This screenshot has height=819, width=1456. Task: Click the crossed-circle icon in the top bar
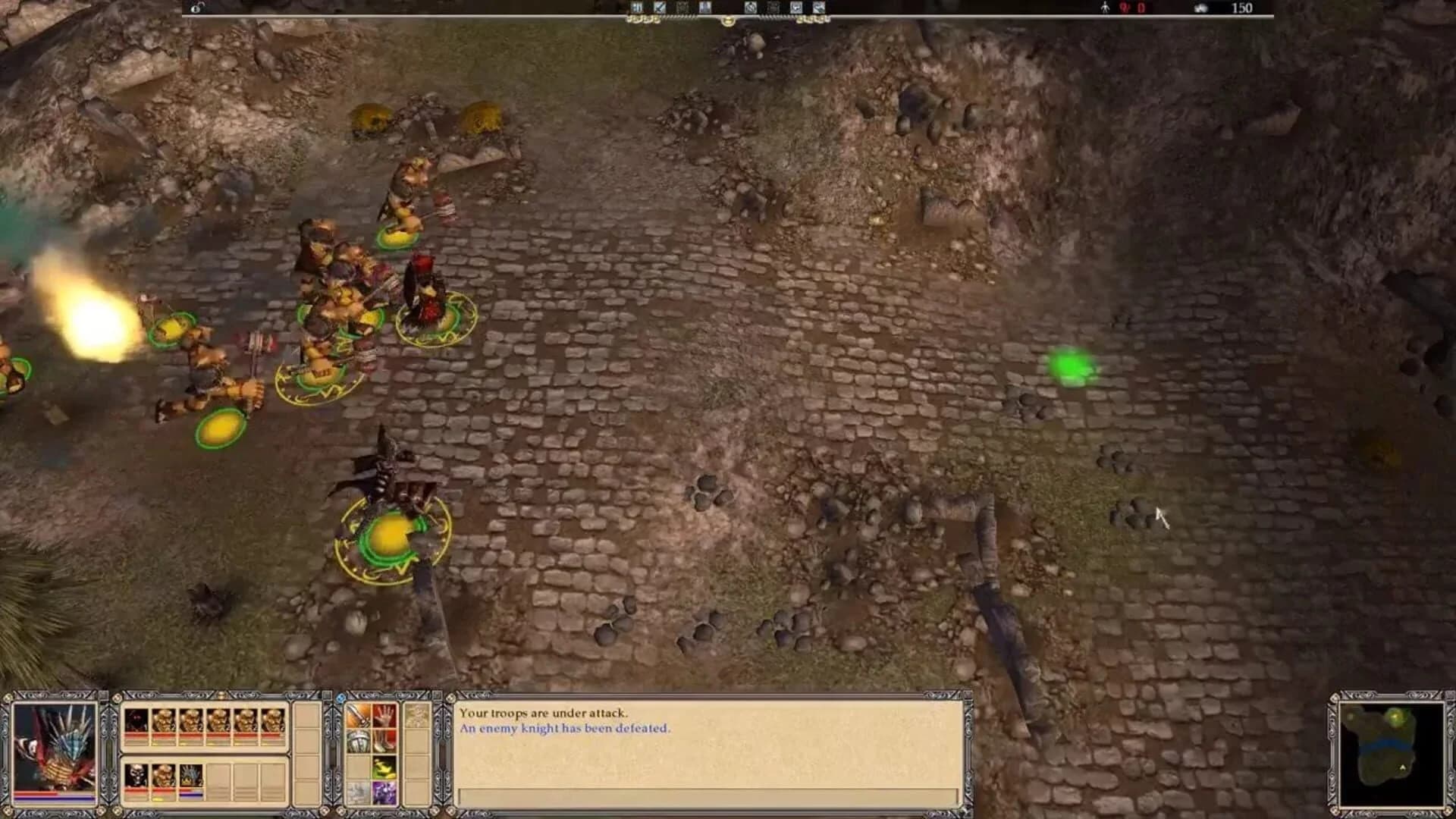tap(751, 8)
